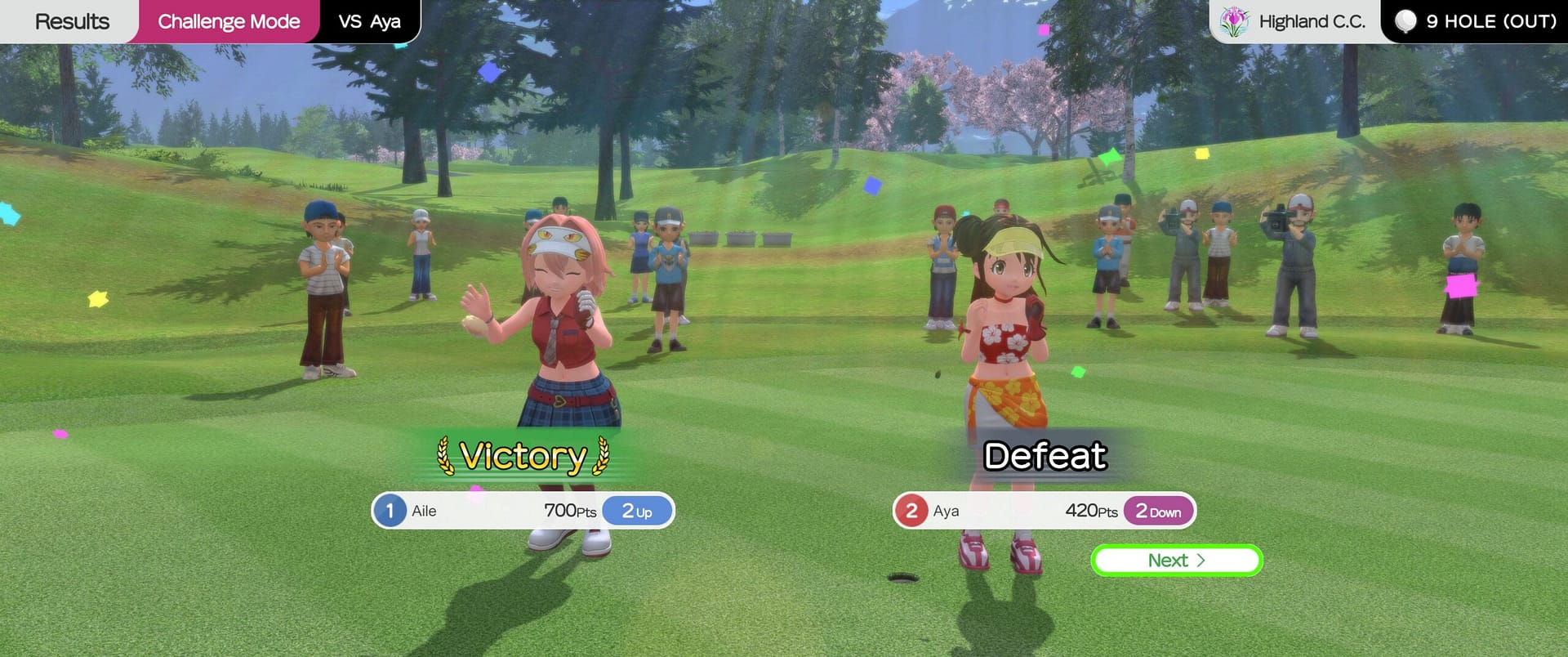The height and width of the screenshot is (657, 1568).
Task: Click Aile's blue rank 1 badge
Action: tap(391, 510)
